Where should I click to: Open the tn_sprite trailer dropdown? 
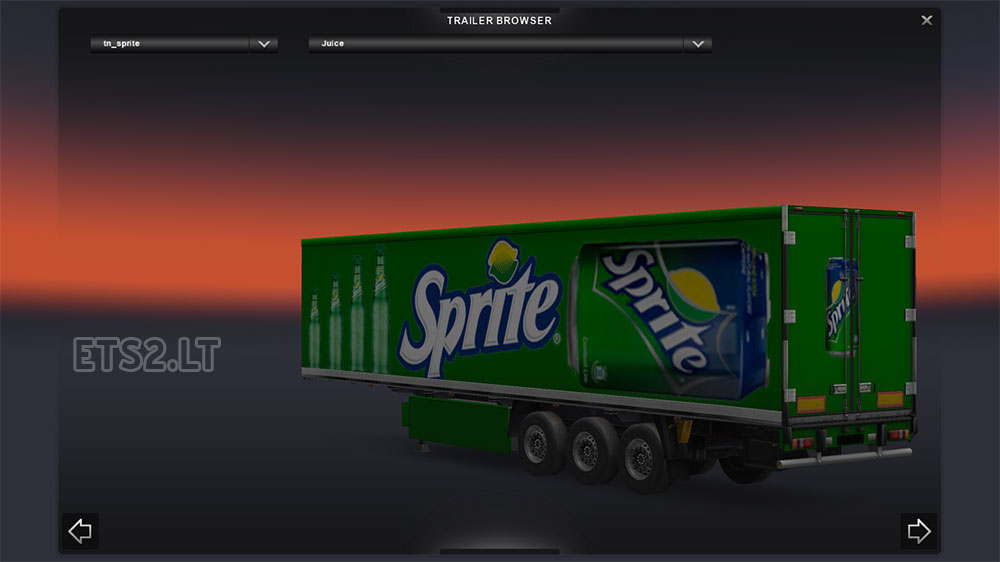click(264, 44)
